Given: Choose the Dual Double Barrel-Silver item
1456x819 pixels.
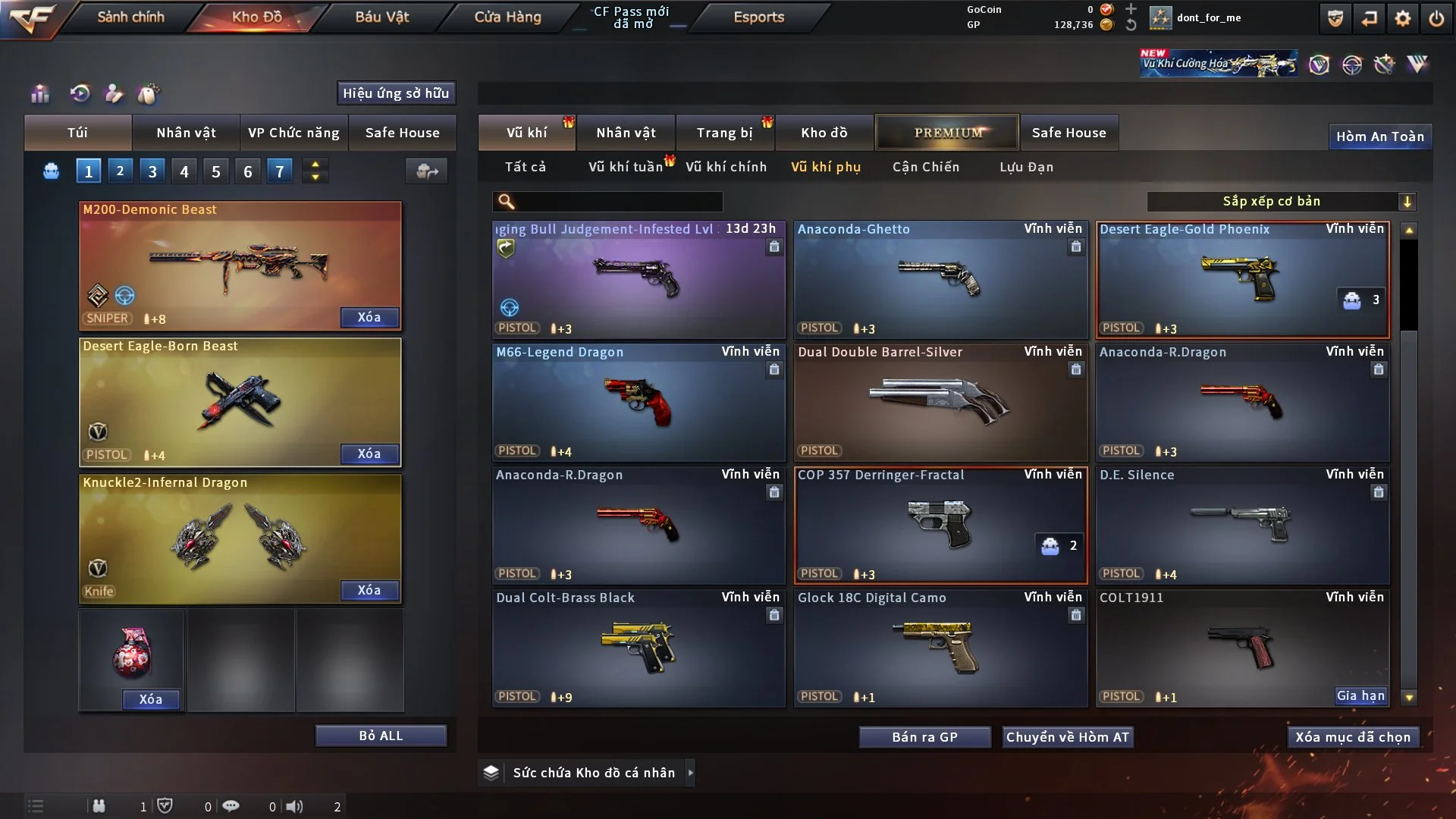Looking at the screenshot, I should click(940, 402).
